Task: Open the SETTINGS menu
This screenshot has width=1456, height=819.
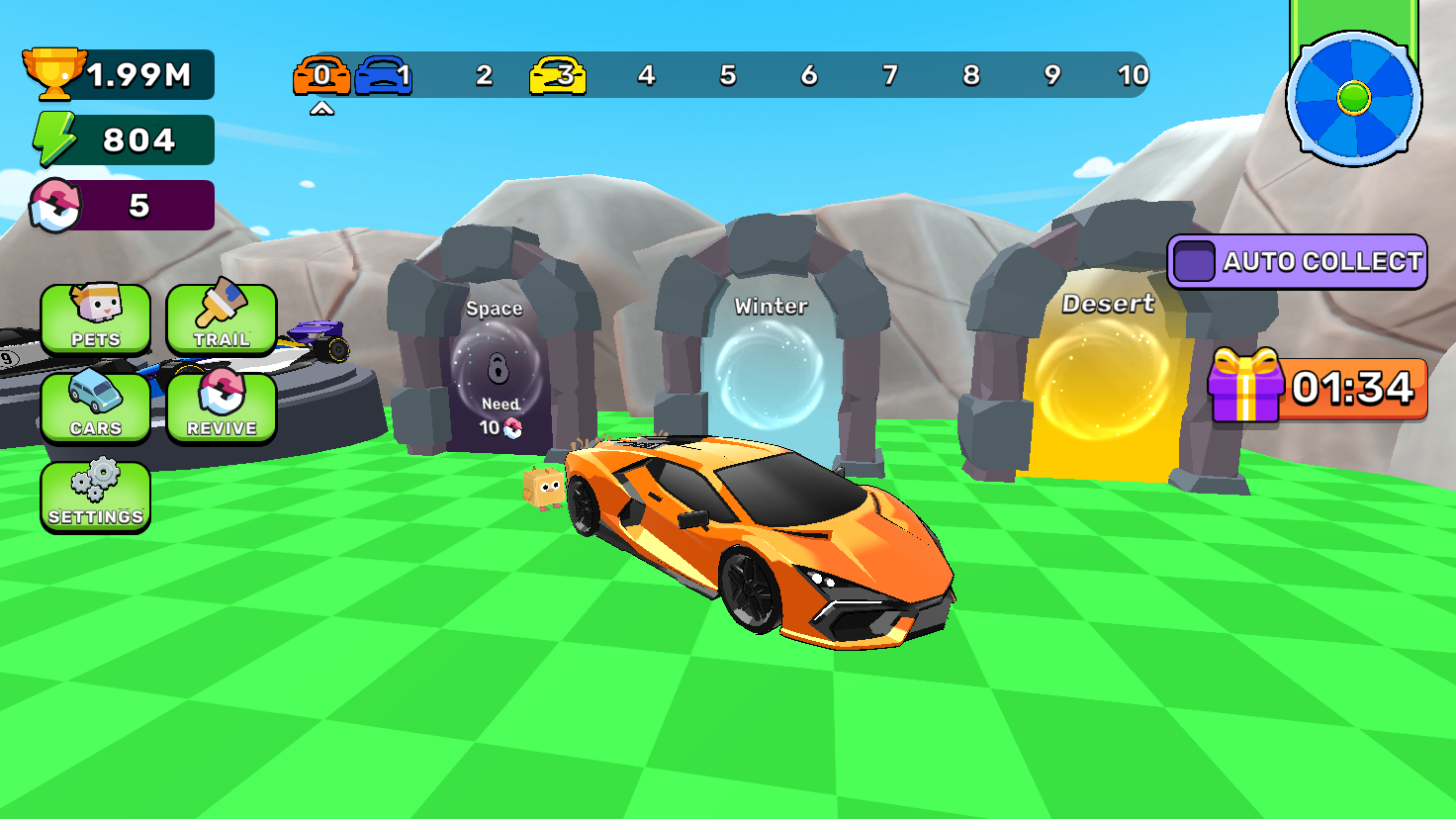Action: tap(95, 496)
